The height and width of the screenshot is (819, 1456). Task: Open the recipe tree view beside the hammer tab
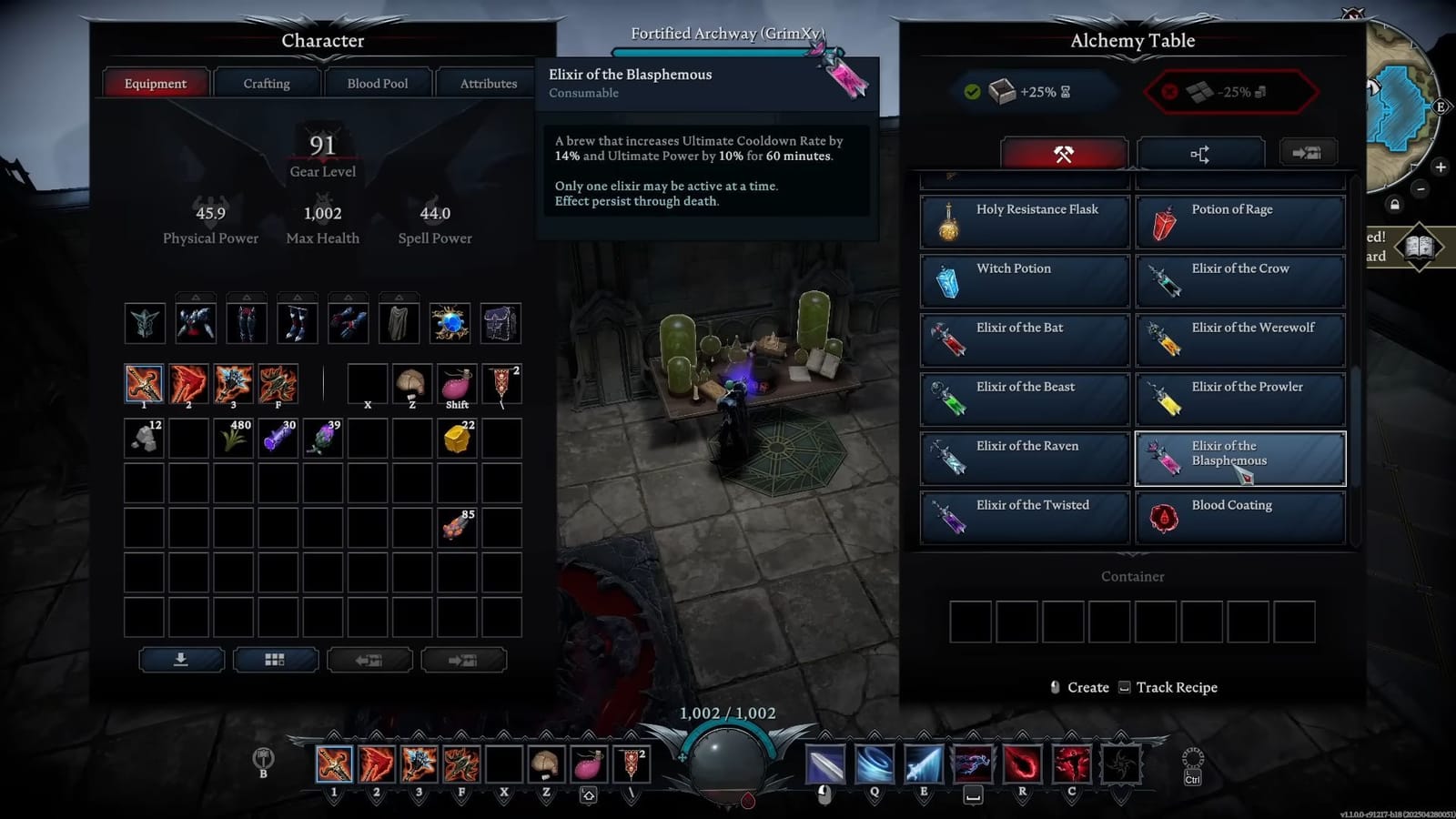(x=1201, y=154)
